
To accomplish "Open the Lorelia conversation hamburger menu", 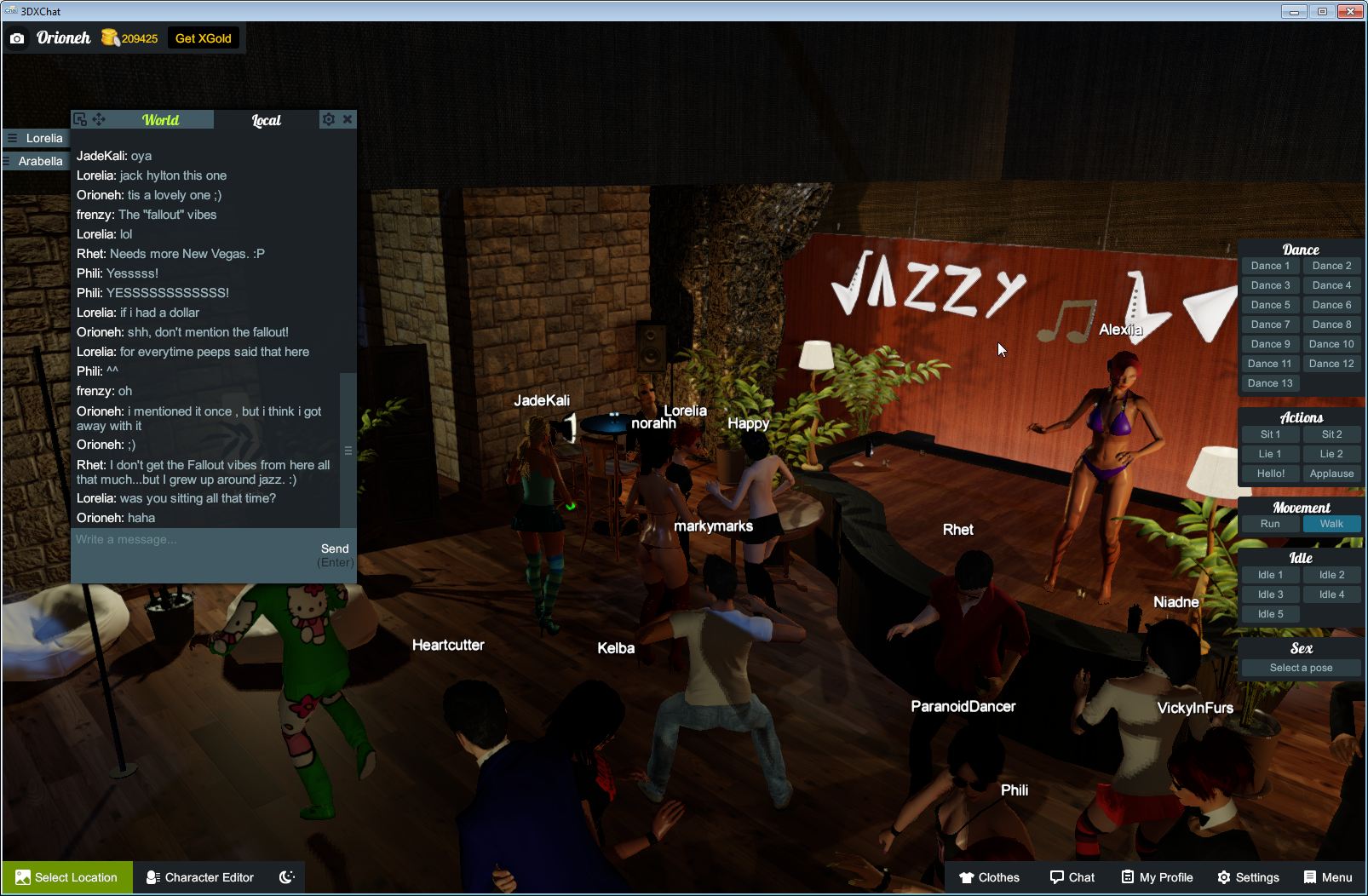I will tap(11, 137).
